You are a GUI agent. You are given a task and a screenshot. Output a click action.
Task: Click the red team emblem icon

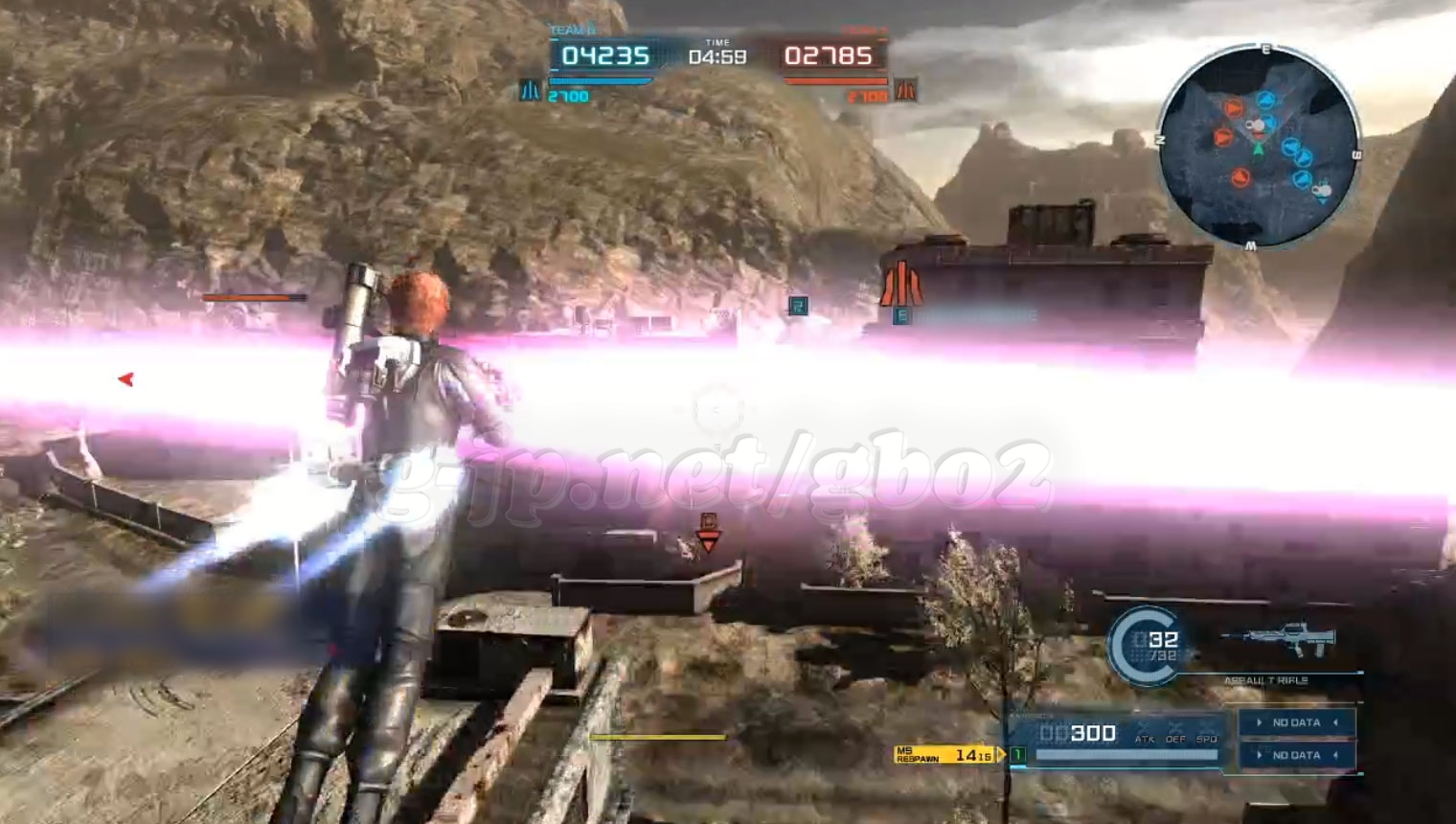click(x=905, y=91)
